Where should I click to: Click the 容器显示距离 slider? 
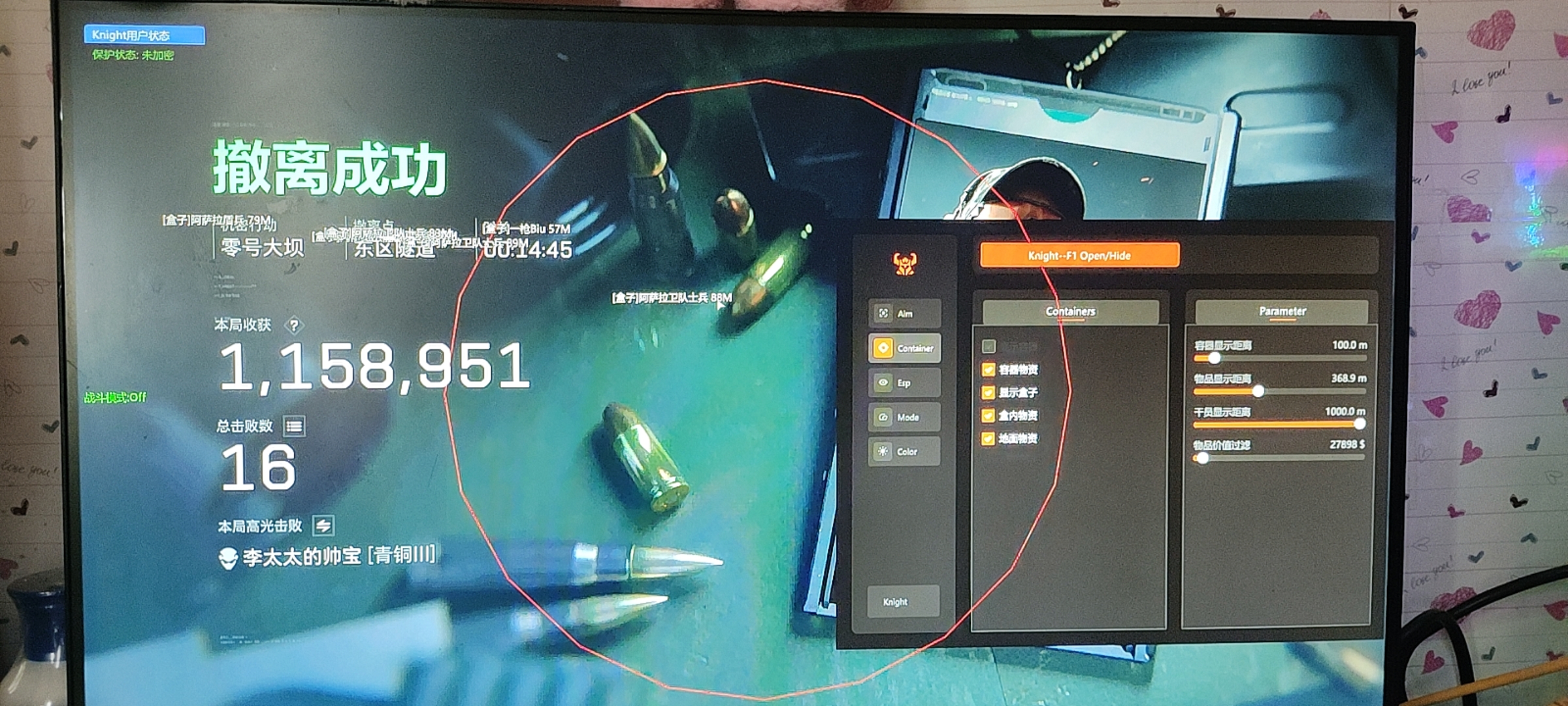coord(1279,358)
